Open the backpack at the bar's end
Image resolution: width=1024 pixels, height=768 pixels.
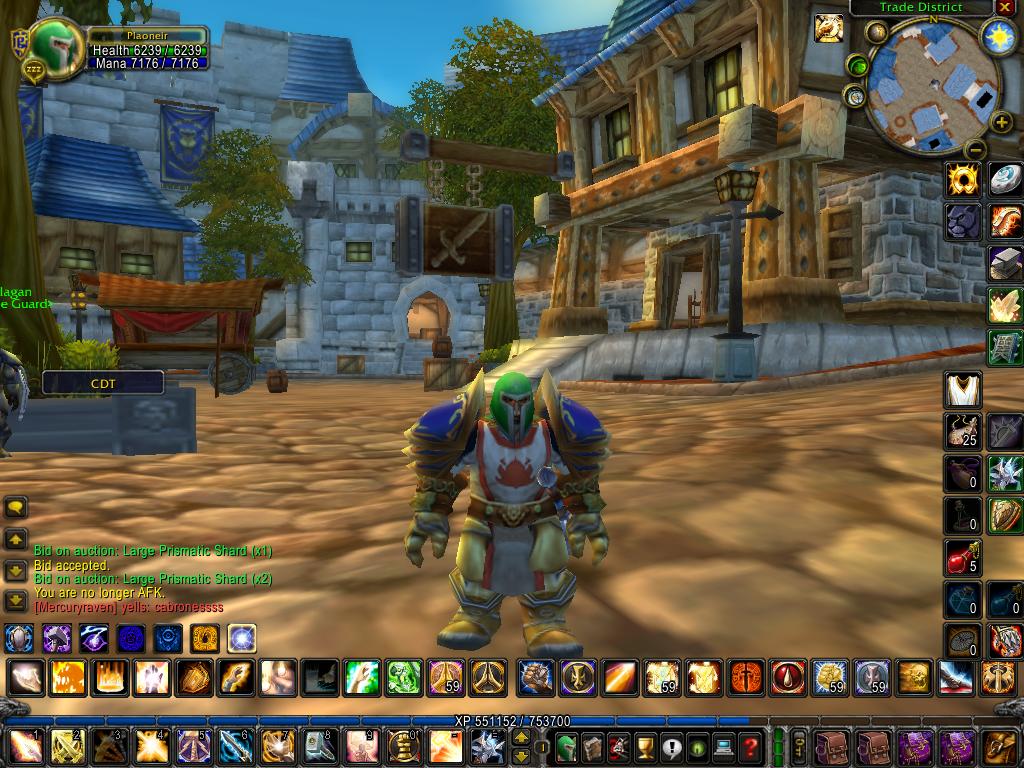pos(1000,747)
